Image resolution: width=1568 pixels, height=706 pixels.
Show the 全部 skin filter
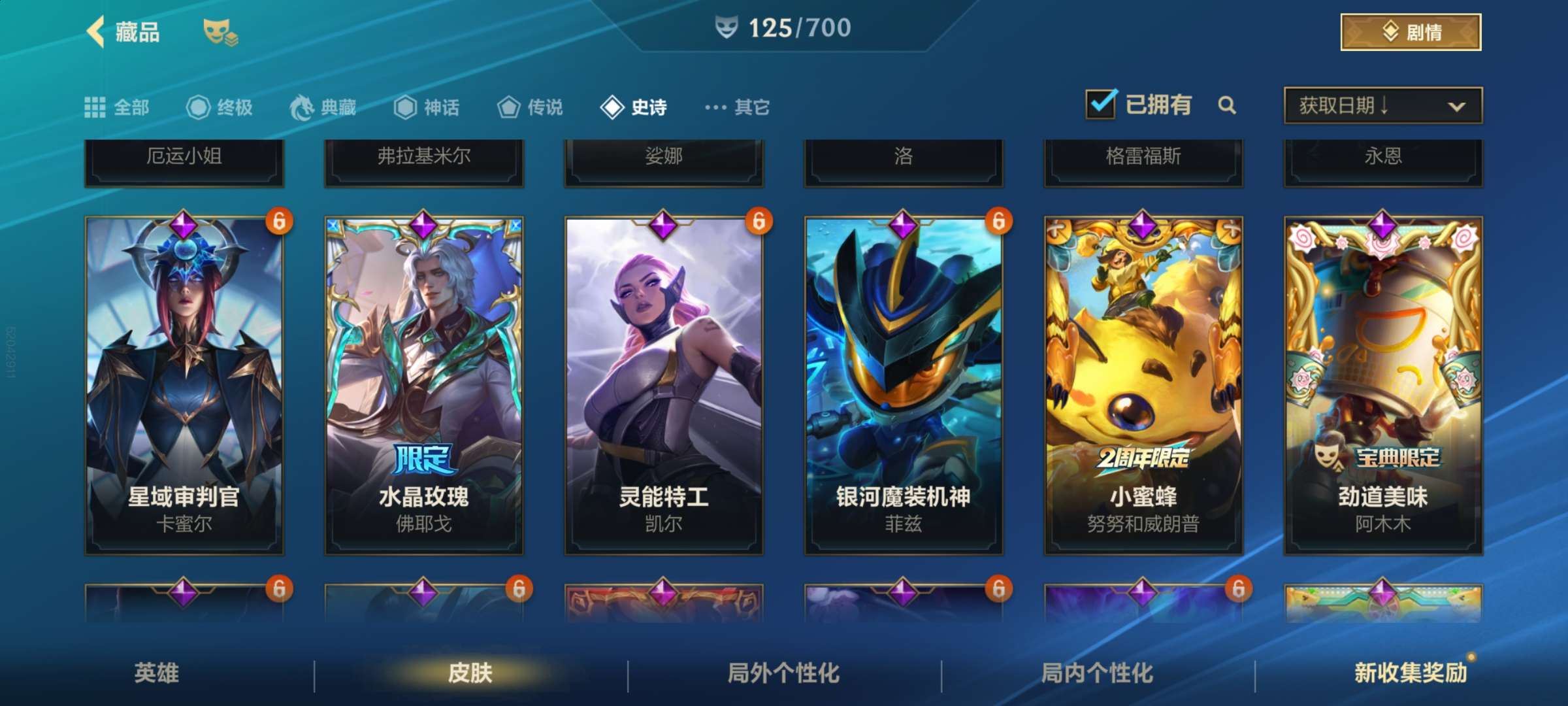point(118,107)
